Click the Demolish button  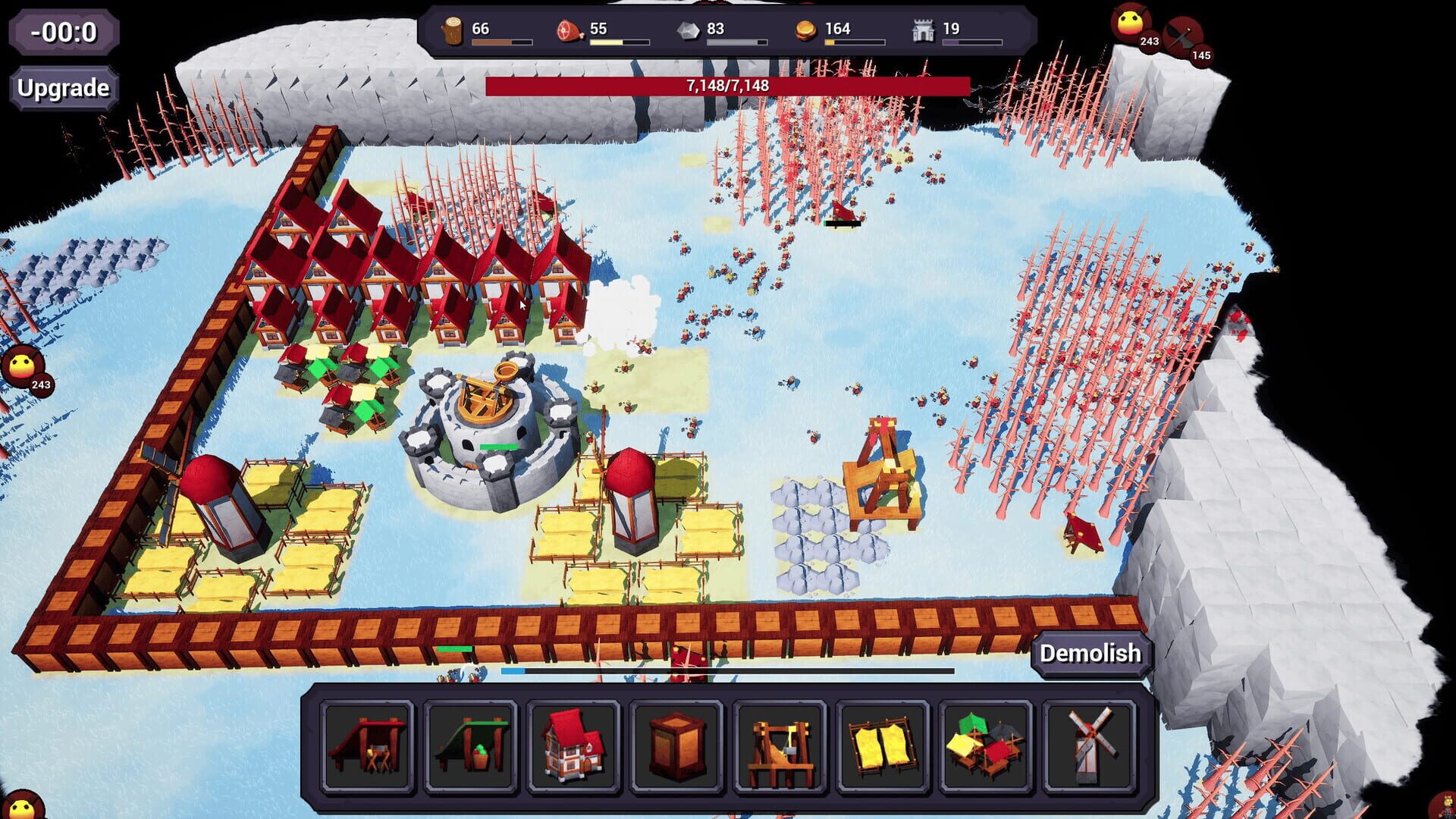[1090, 653]
